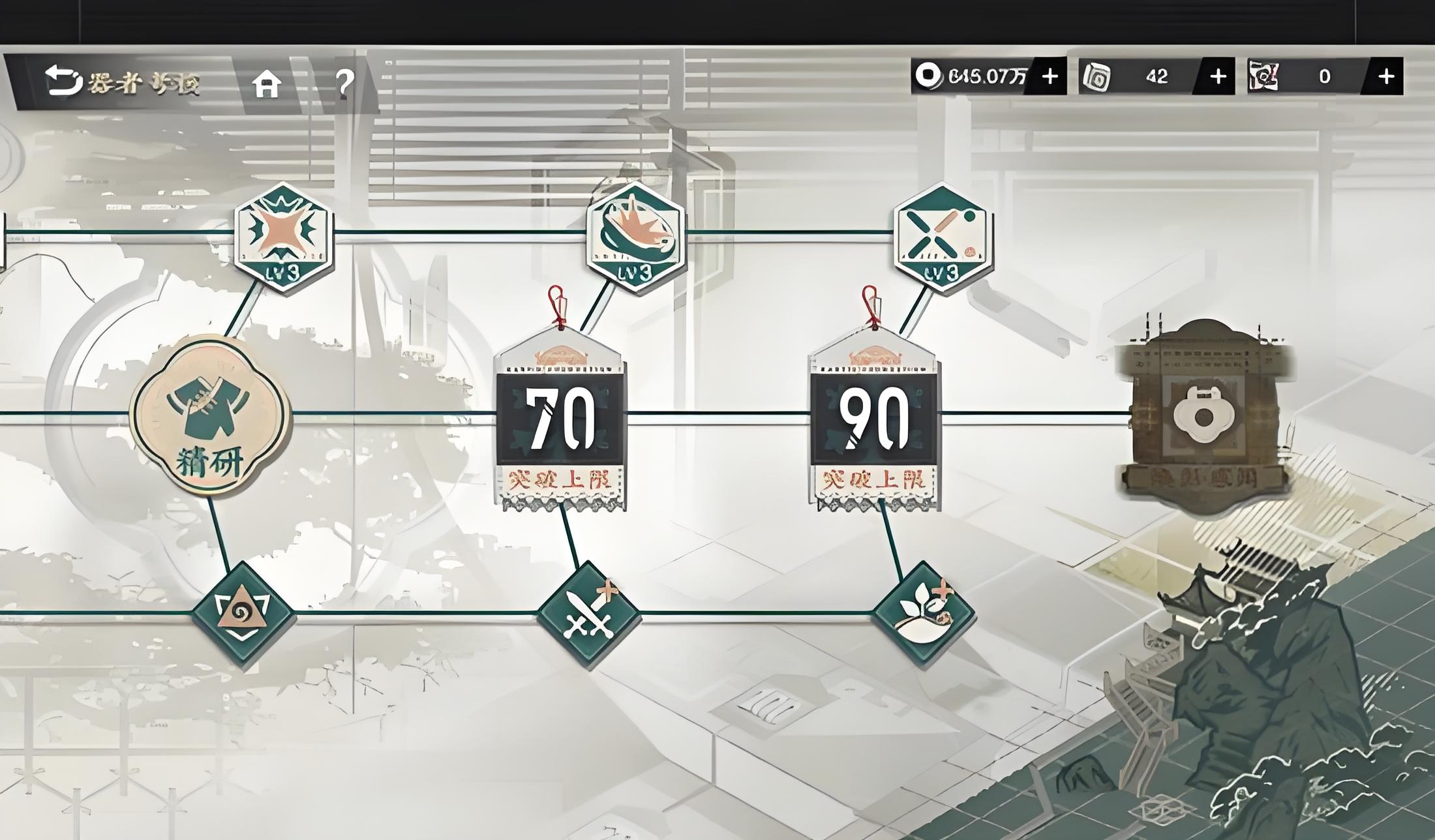Screen dimensions: 1435x840
Task: Open the 精研 robe node
Action: (x=210, y=415)
